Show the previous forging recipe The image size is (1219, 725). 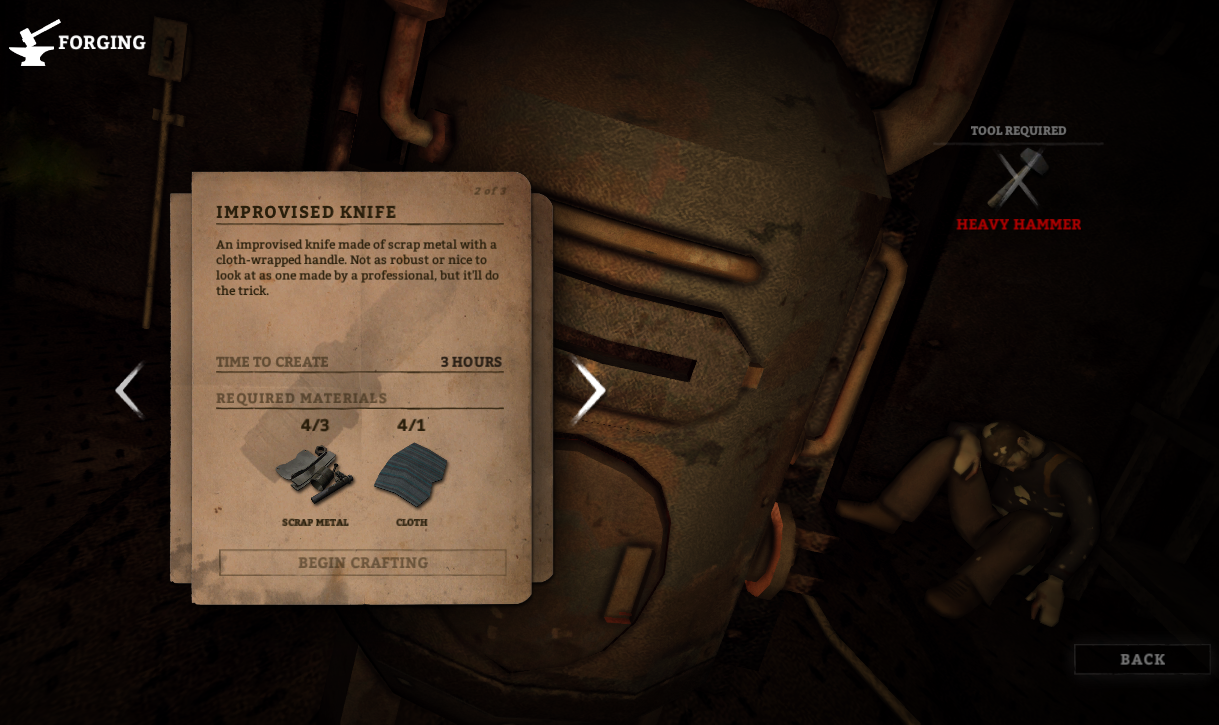(129, 390)
